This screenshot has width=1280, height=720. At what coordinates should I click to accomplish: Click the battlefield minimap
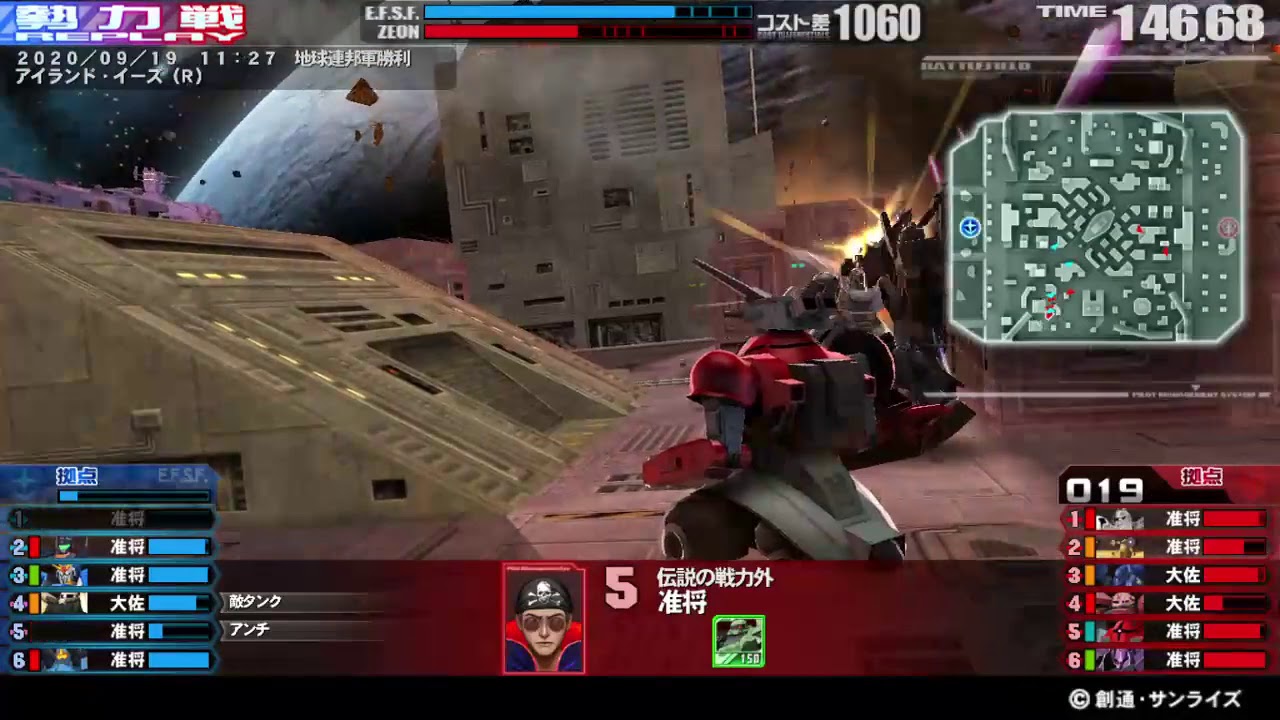1096,226
